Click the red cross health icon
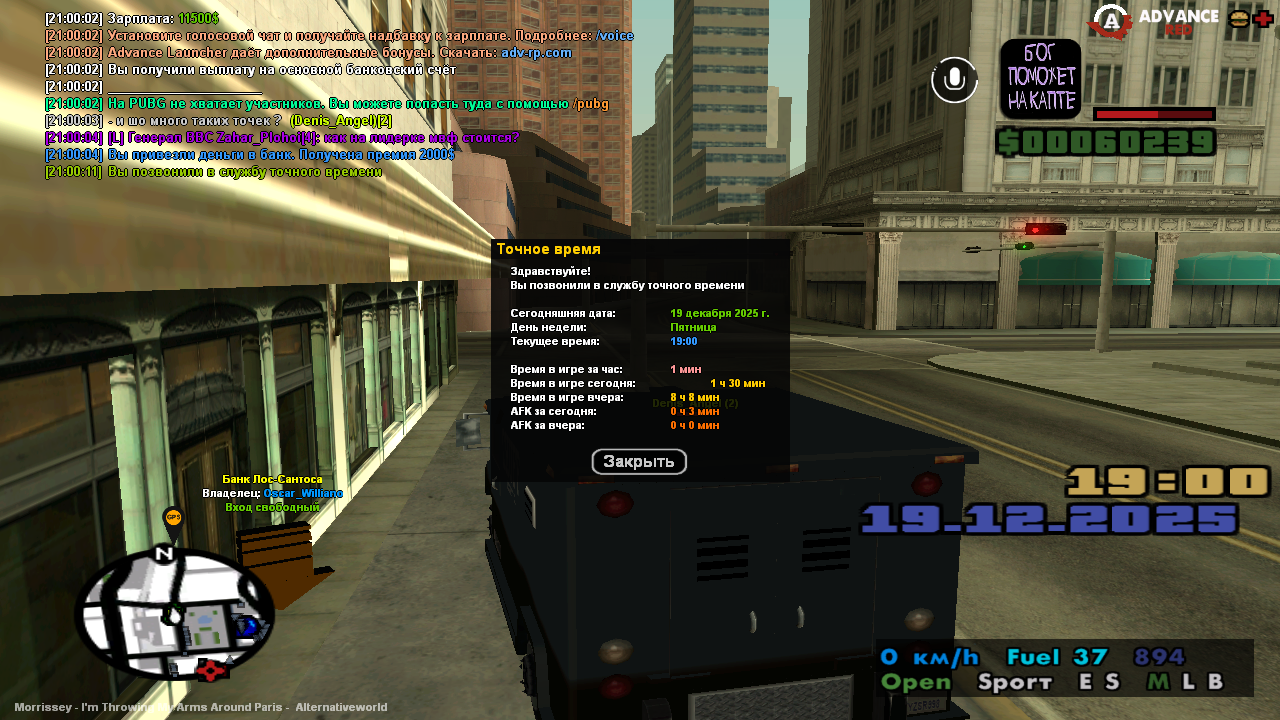Screen dimensions: 1280x720 [x=1263, y=19]
